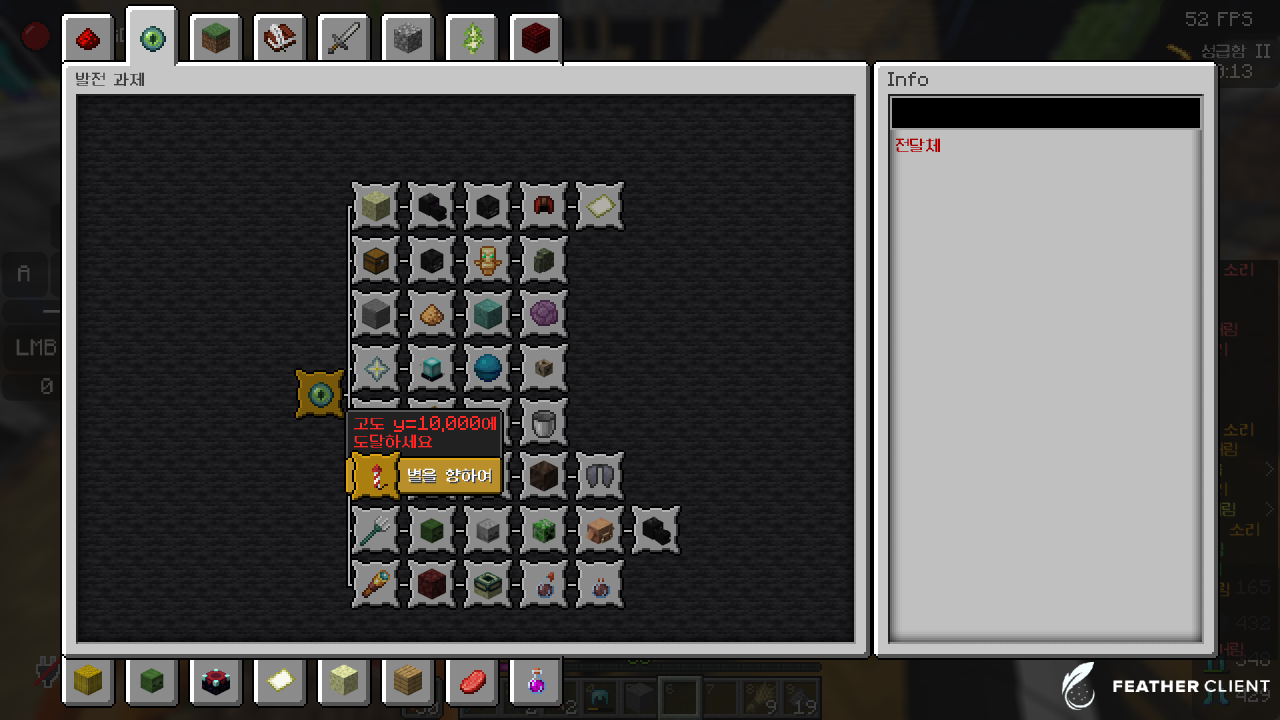This screenshot has width=1280, height=720.
Task: Select the elytra advancement icon
Action: (600, 476)
